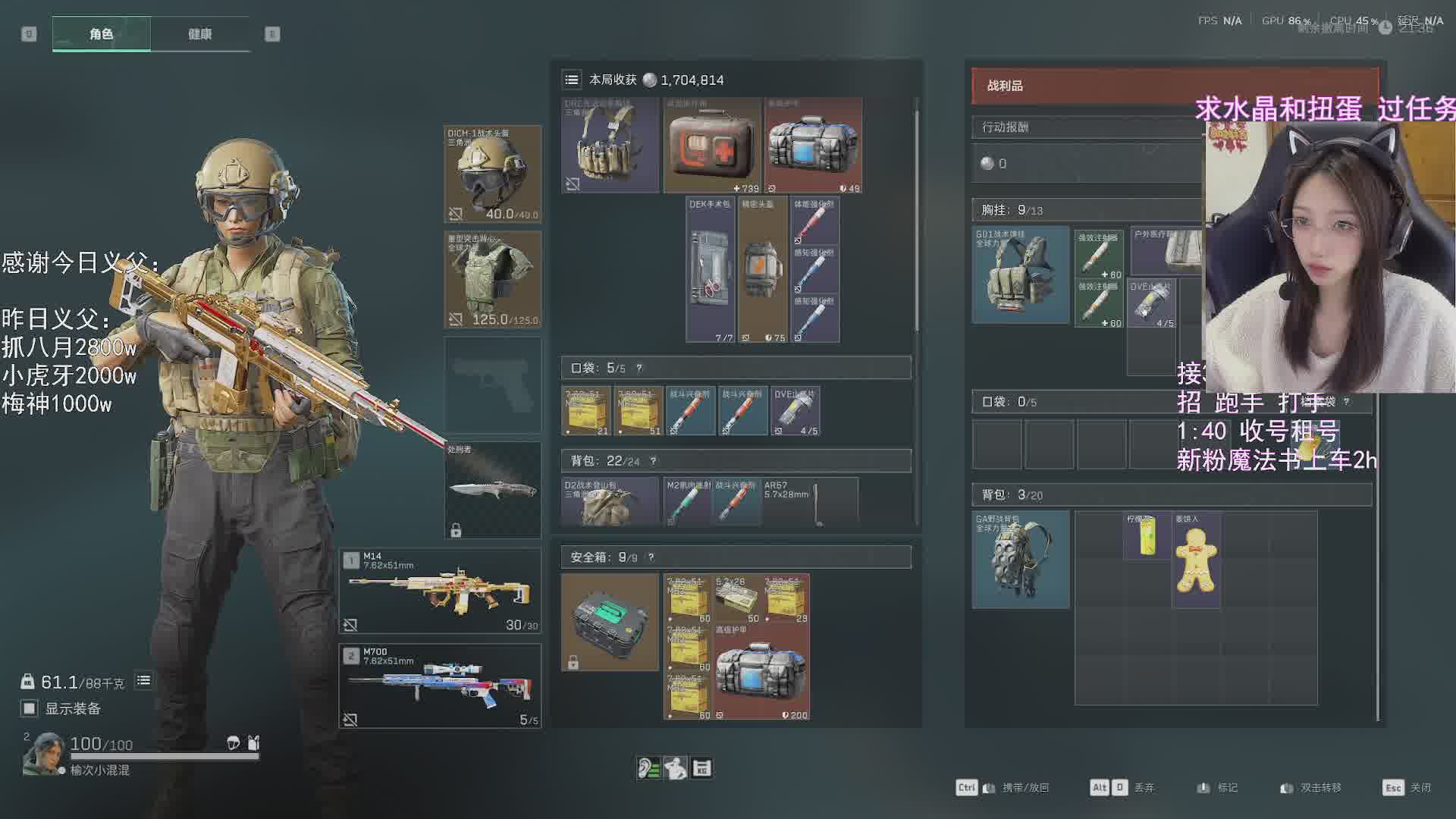This screenshot has height=819, width=1456.
Task: Click the 行动报酬 section header
Action: (x=1086, y=127)
